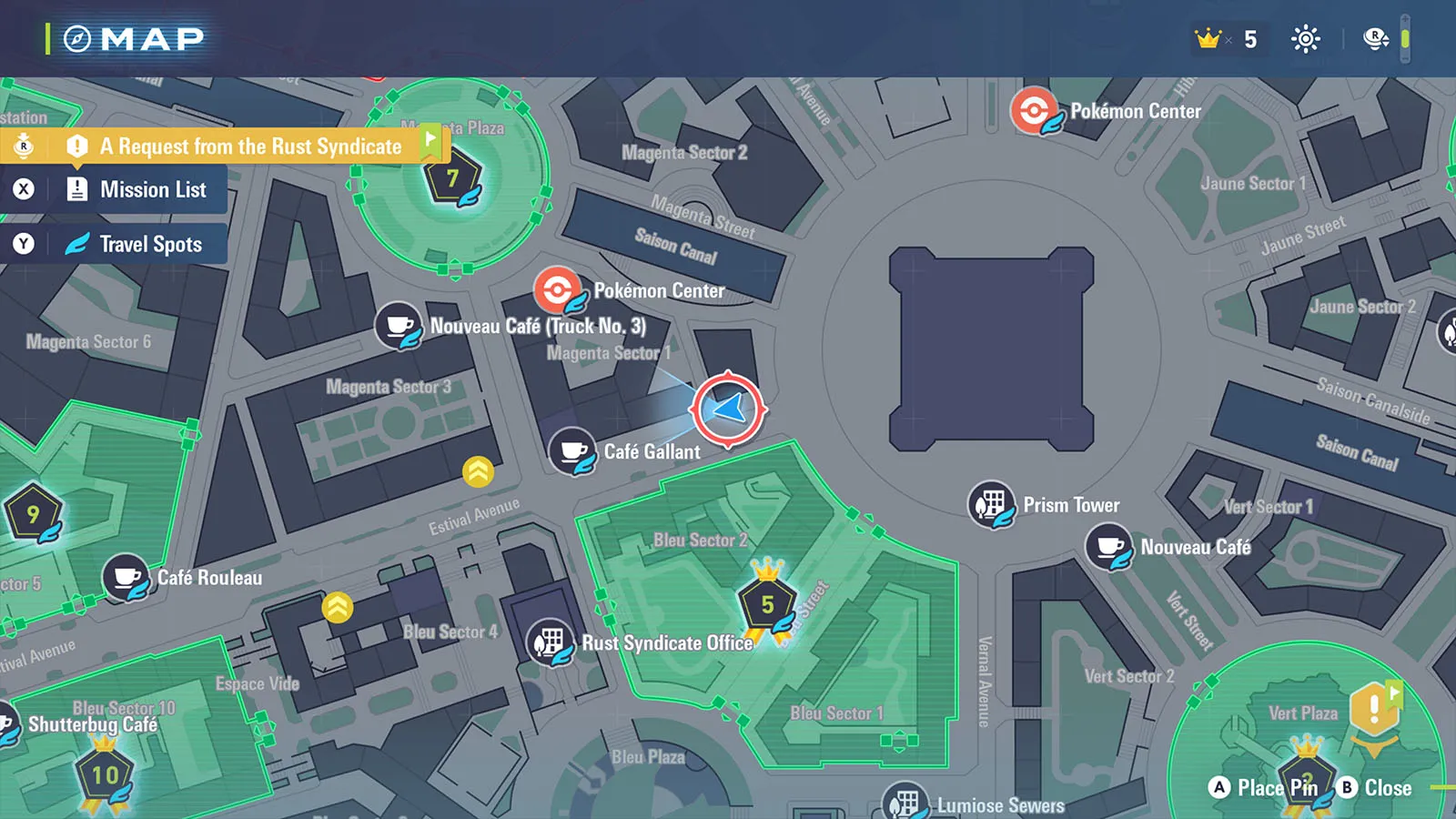Place a pin on the map

pyautogui.click(x=1265, y=788)
